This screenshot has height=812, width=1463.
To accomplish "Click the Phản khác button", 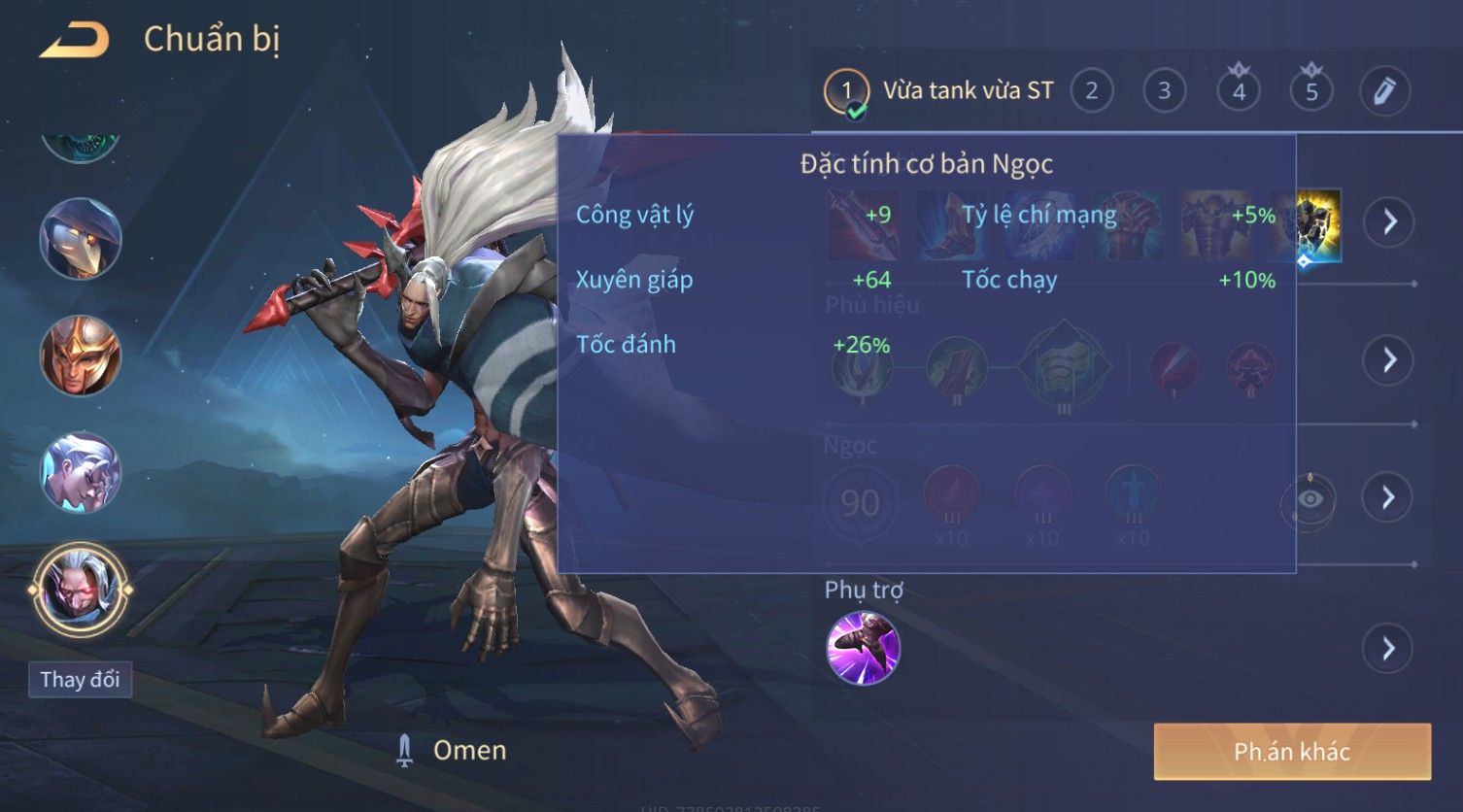I will tap(1292, 752).
